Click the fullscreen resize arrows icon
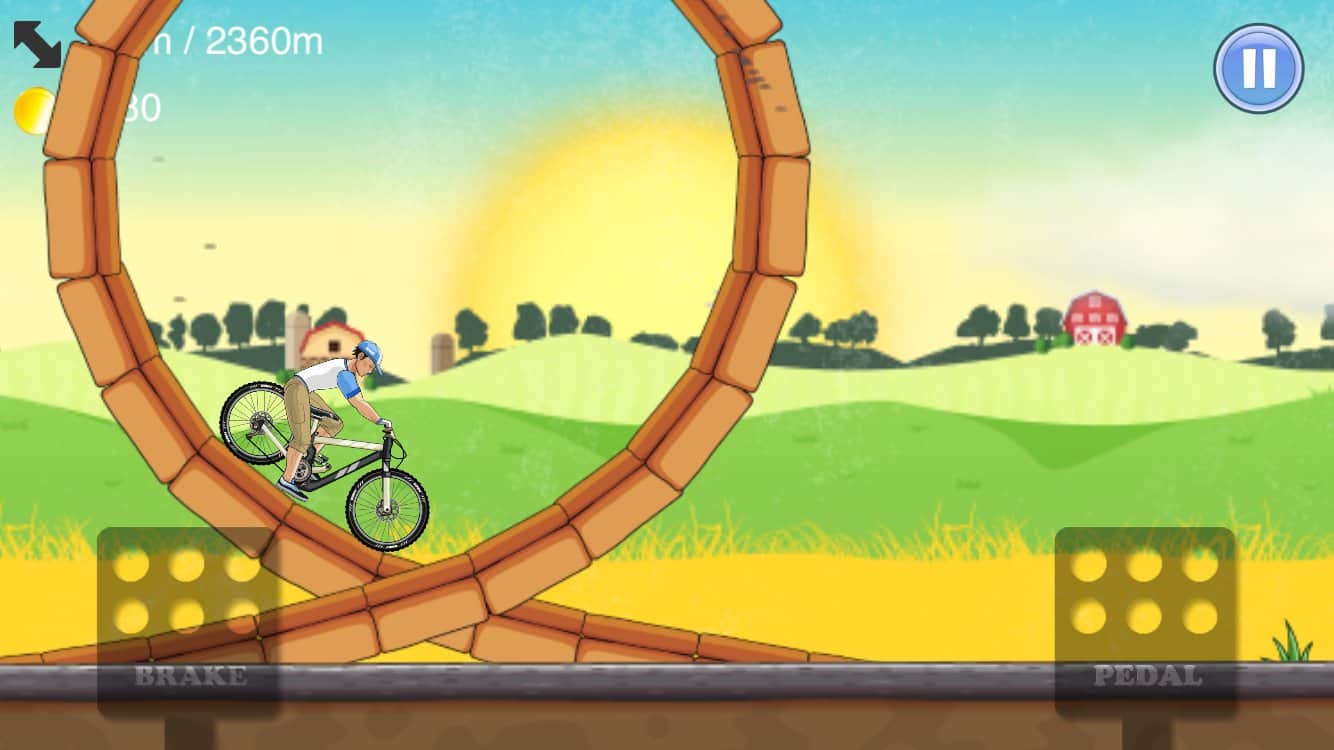Image resolution: width=1334 pixels, height=750 pixels. click(x=35, y=44)
